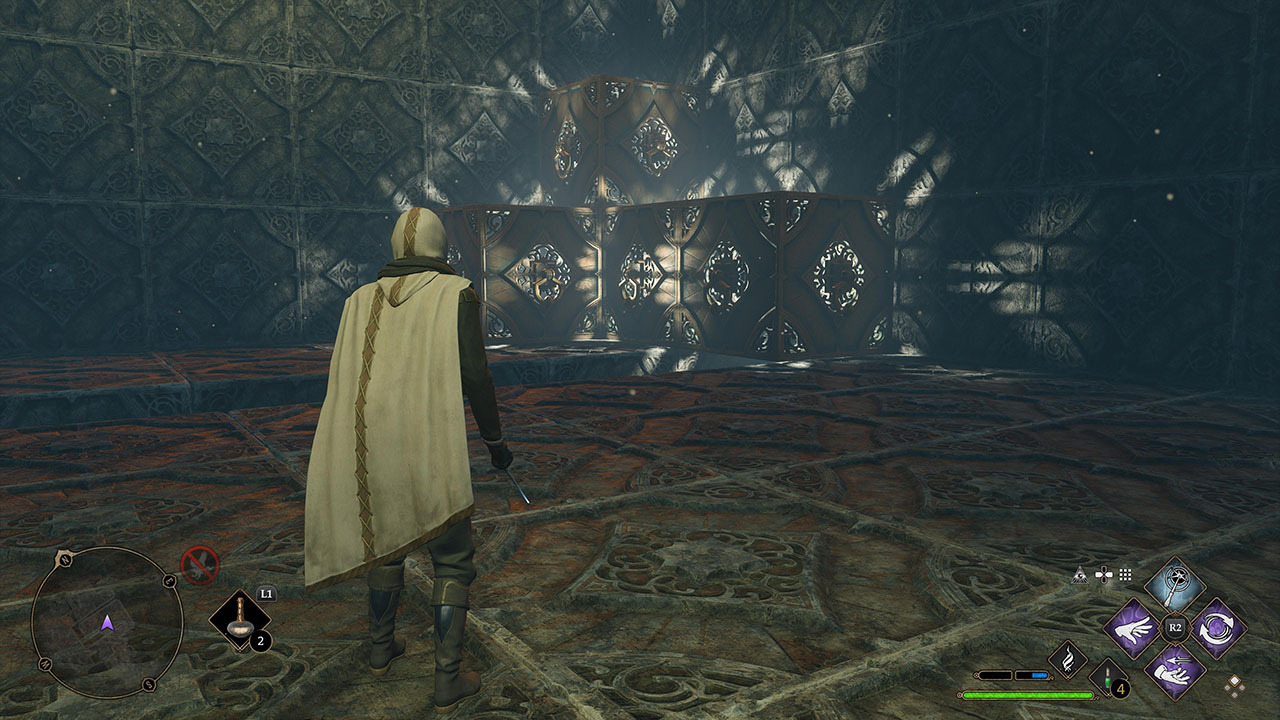
Task: Use the circular-arrows transformation spell
Action: (x=1218, y=628)
